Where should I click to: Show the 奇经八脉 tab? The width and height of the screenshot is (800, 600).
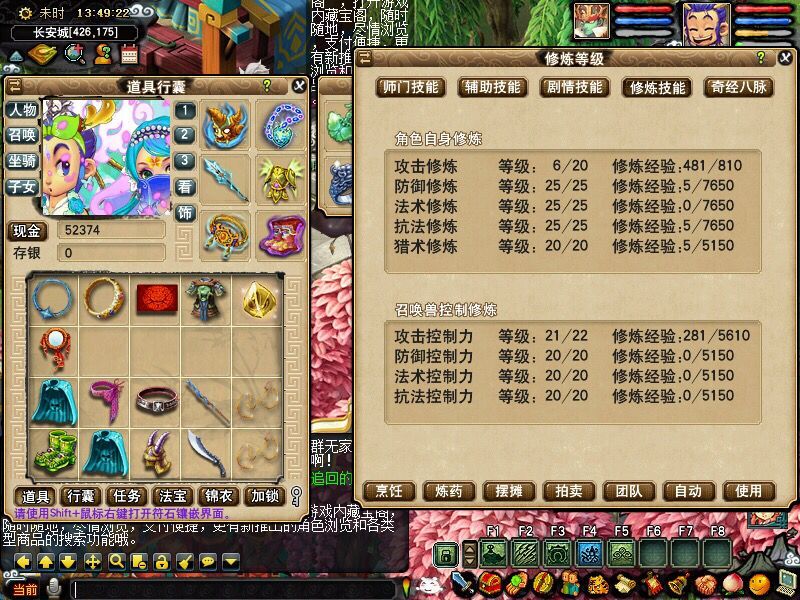tap(738, 87)
